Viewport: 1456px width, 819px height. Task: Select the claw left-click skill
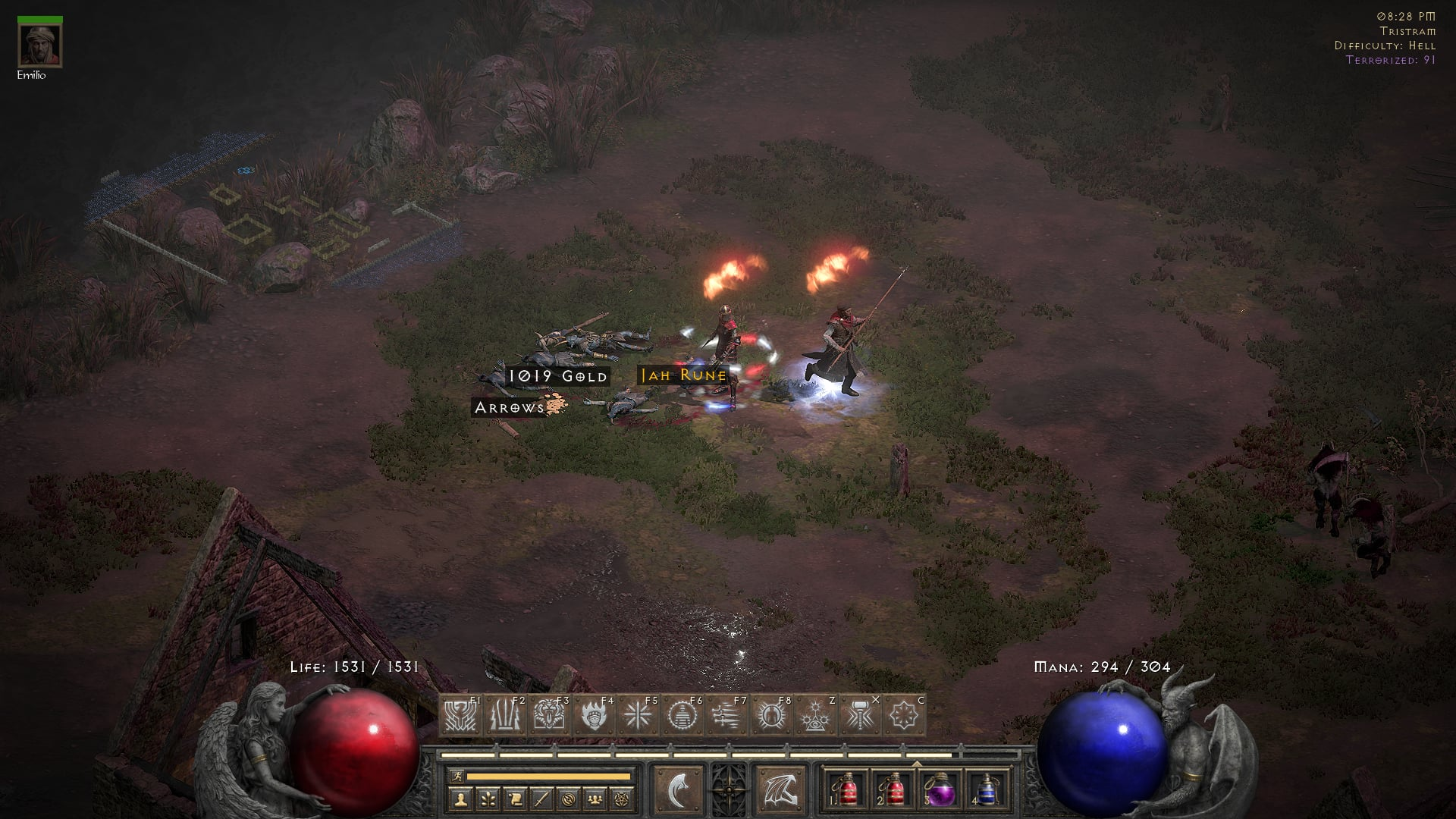(x=677, y=790)
